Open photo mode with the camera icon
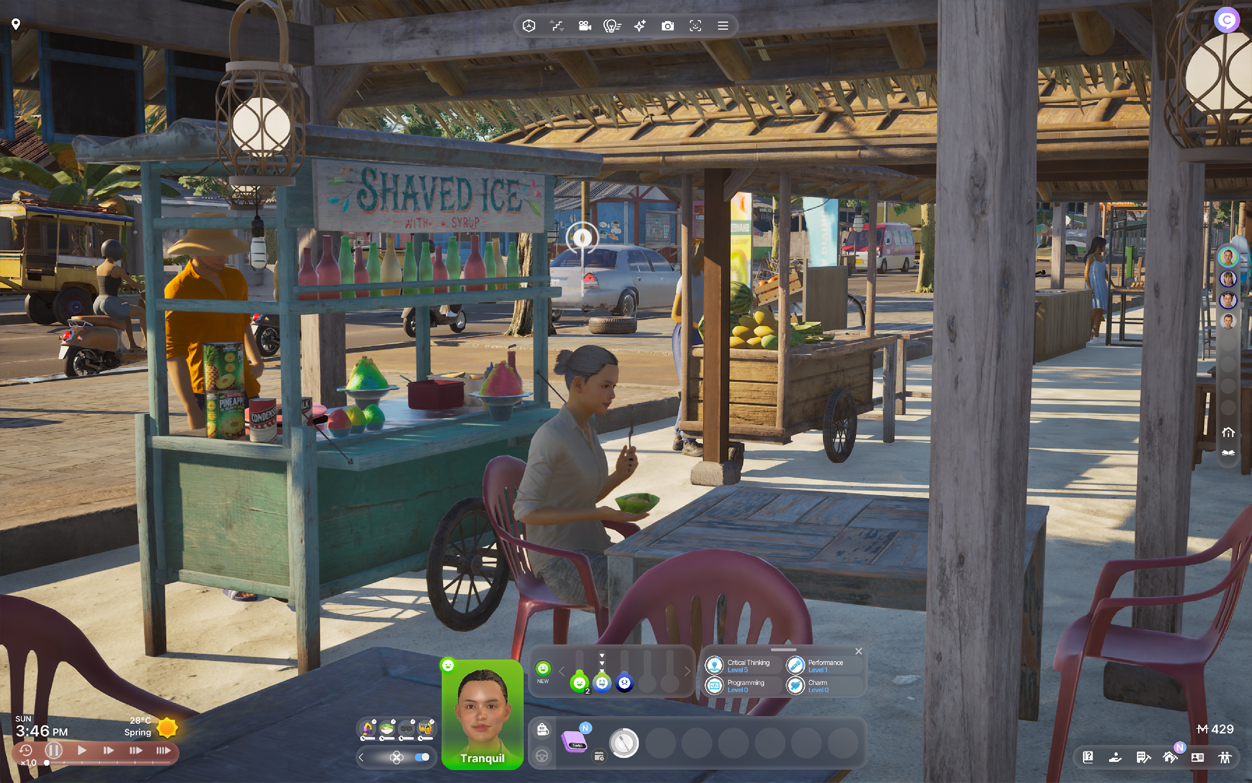 [x=668, y=26]
